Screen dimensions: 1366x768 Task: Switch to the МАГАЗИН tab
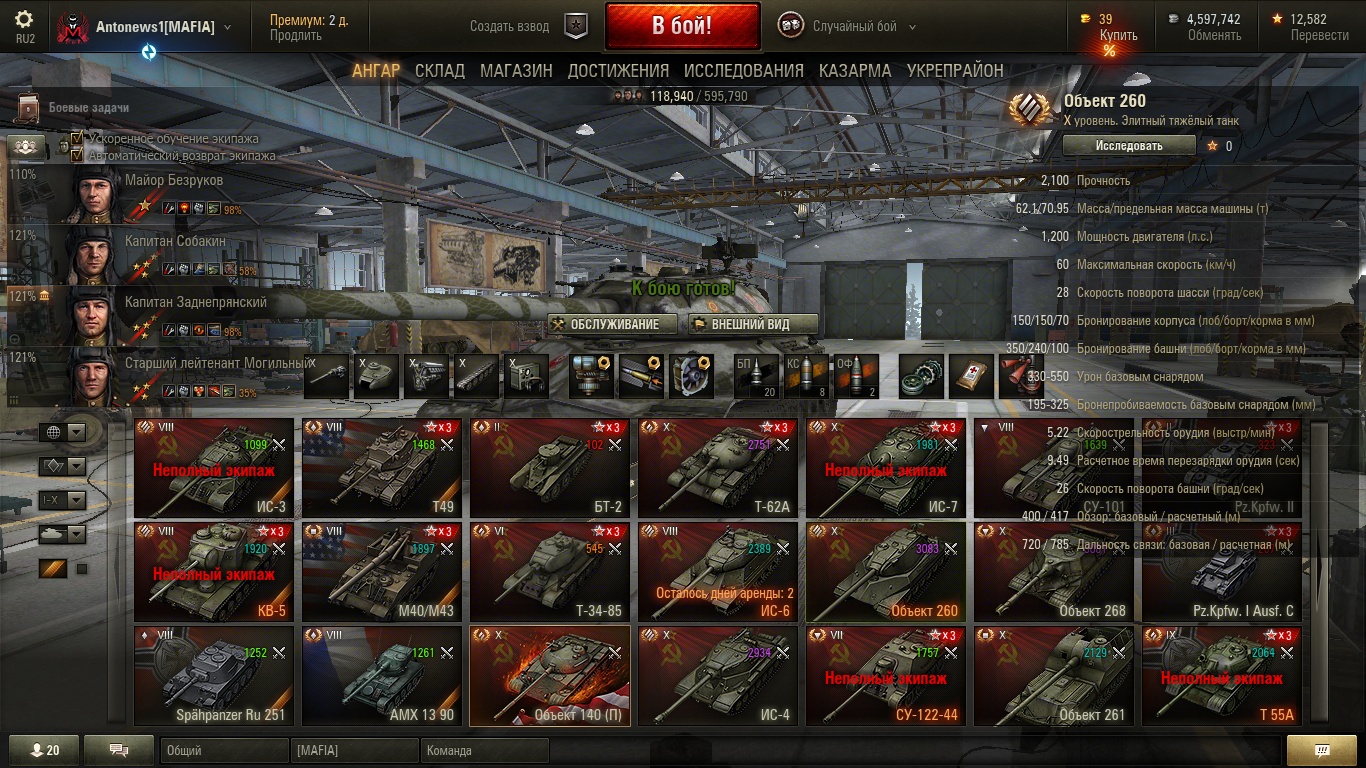516,70
